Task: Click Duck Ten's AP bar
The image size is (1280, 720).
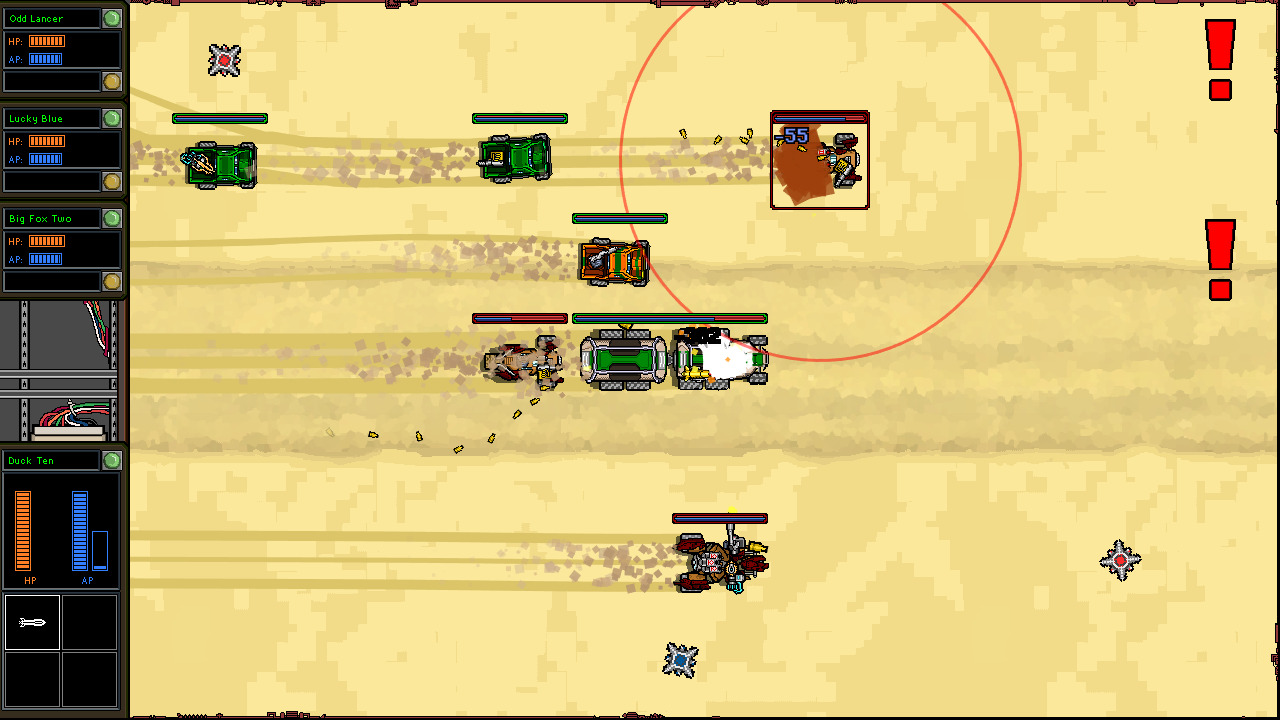Action: 80,530
